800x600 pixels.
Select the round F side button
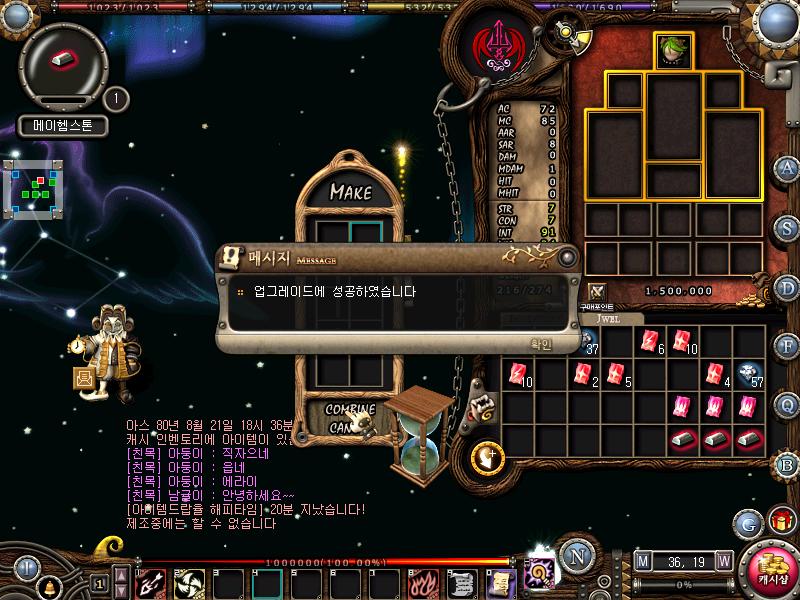pyautogui.click(x=787, y=346)
